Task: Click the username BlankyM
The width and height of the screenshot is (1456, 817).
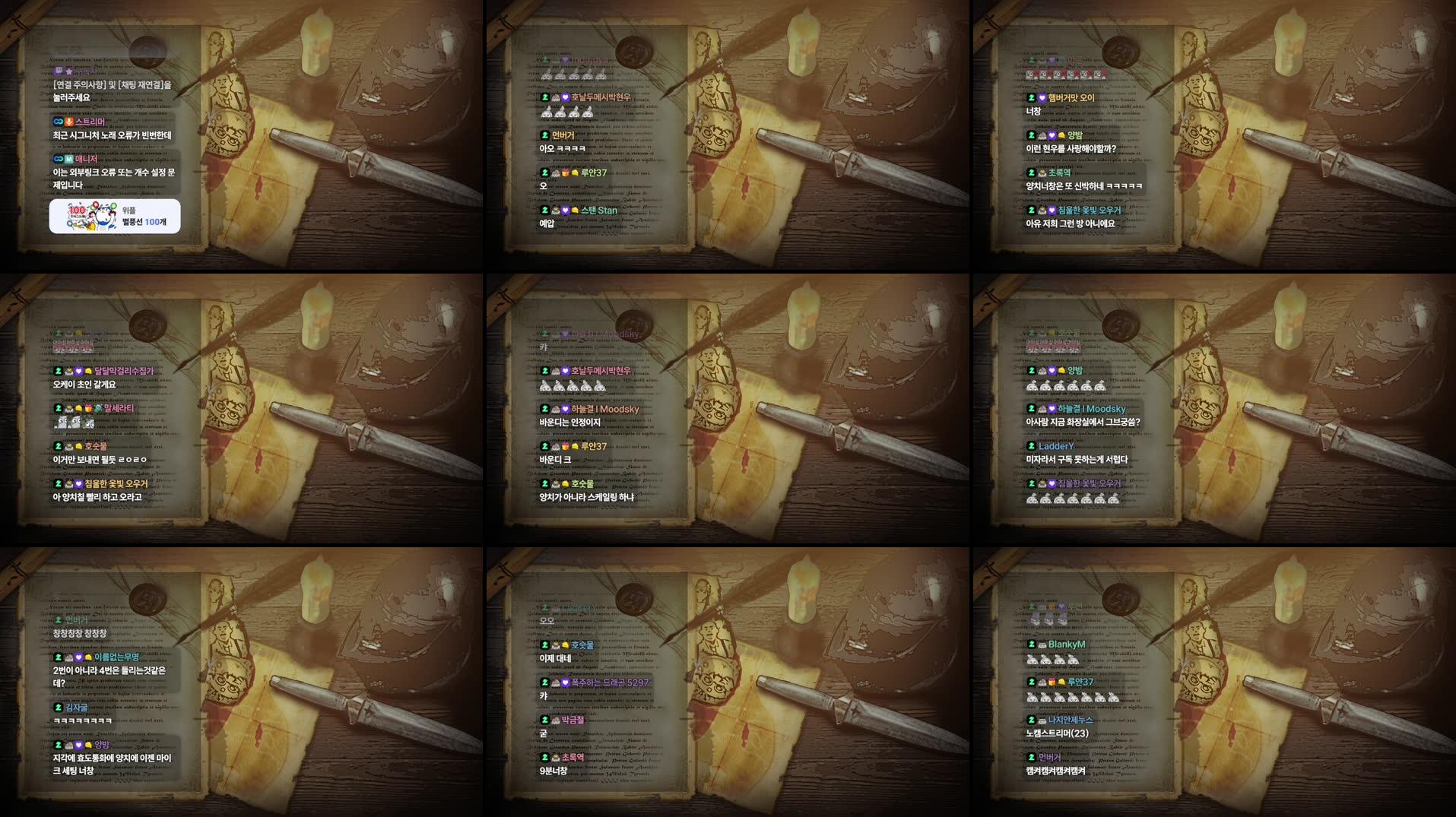Action: tap(1066, 644)
